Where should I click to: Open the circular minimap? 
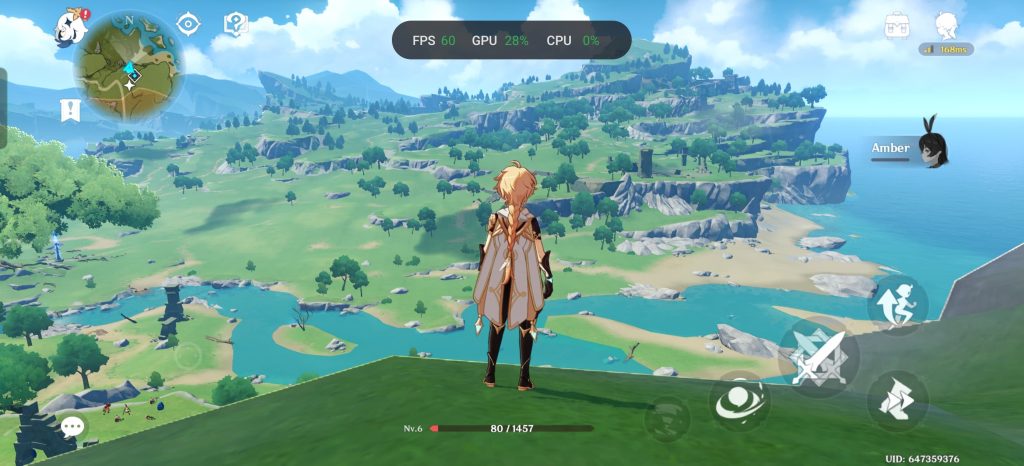click(128, 66)
